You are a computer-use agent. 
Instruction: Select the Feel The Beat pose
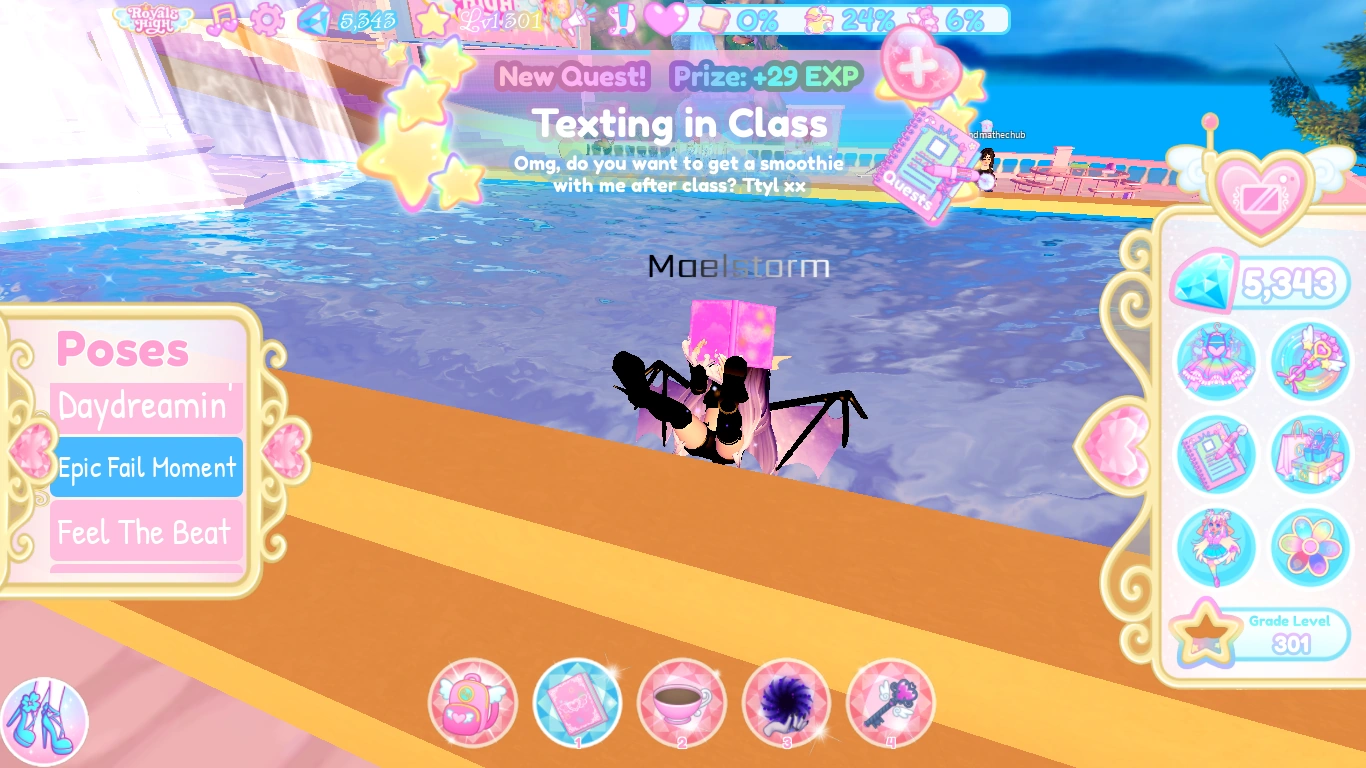[146, 533]
